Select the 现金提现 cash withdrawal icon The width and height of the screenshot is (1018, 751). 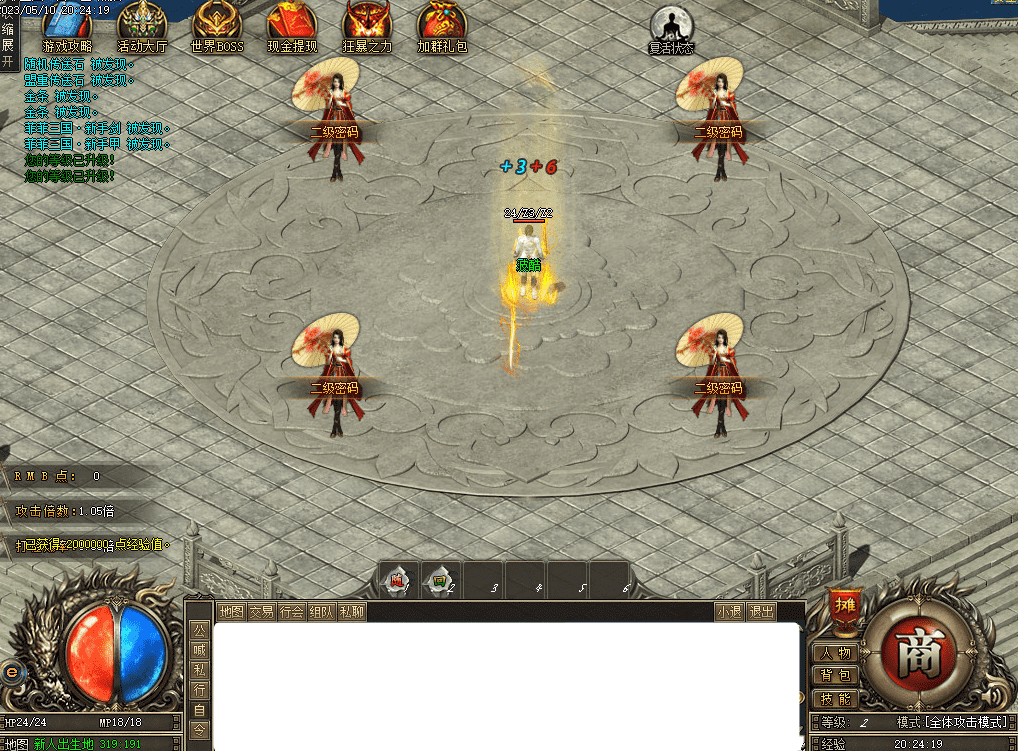[x=292, y=22]
